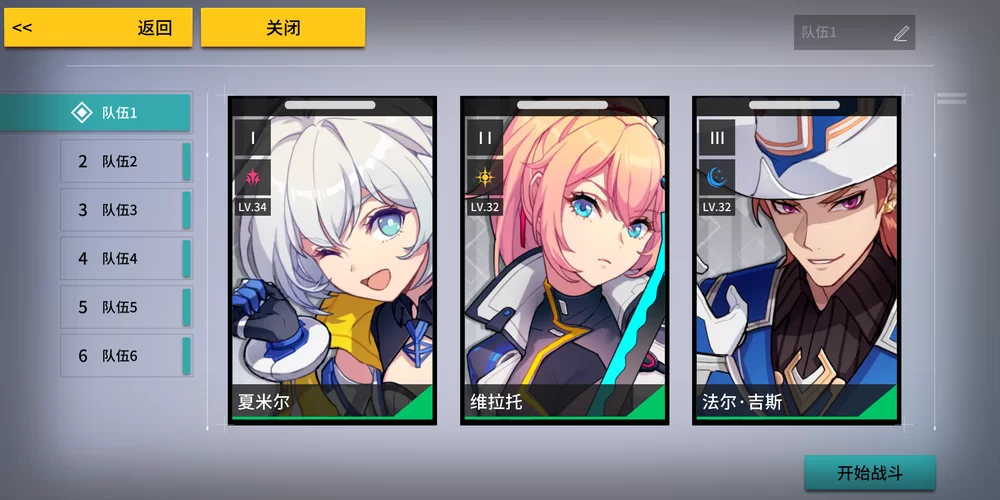Choose the 队伍4 team slot

(125, 258)
